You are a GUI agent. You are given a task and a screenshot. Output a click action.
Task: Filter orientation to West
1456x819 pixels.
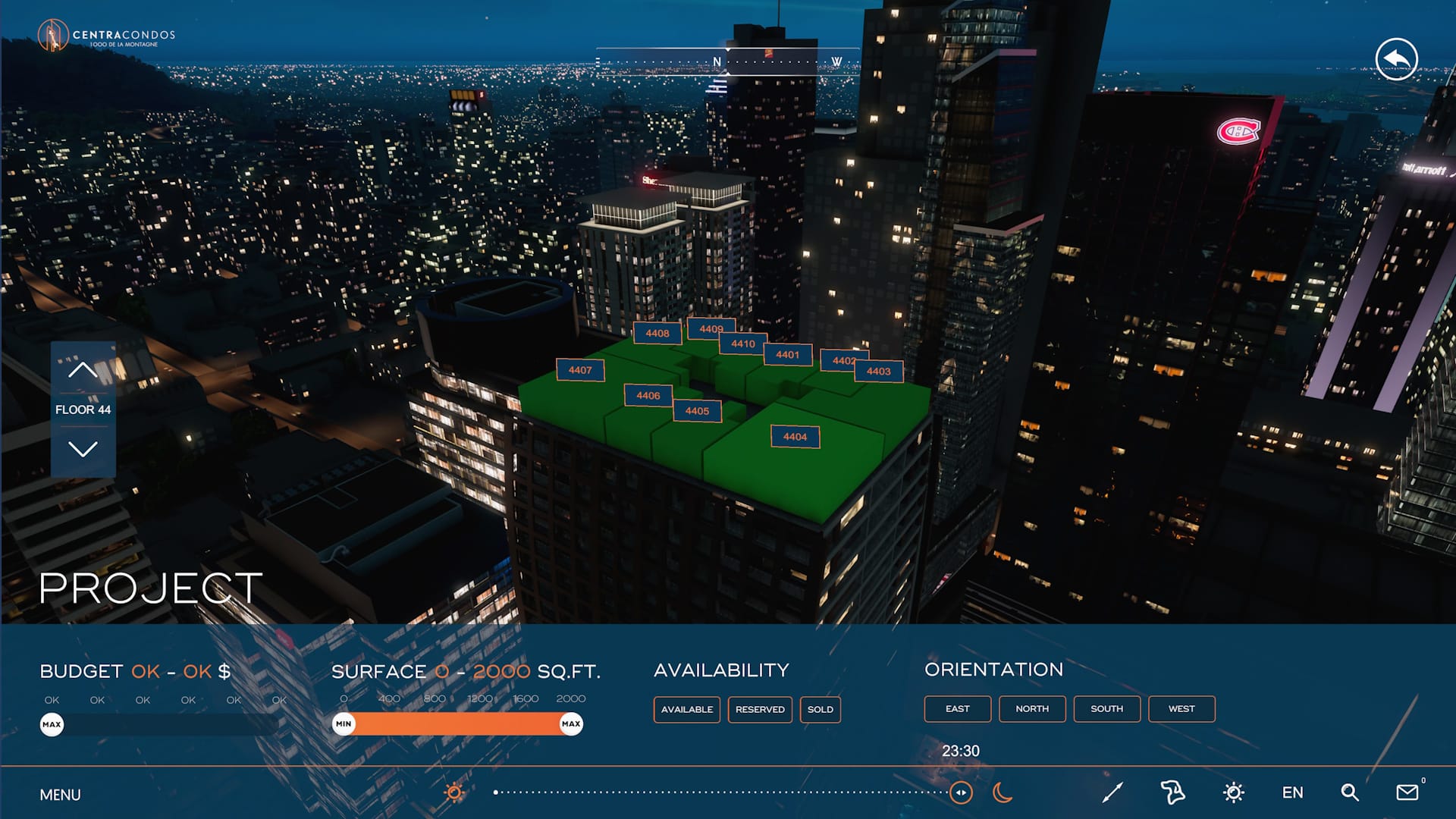pyautogui.click(x=1181, y=709)
